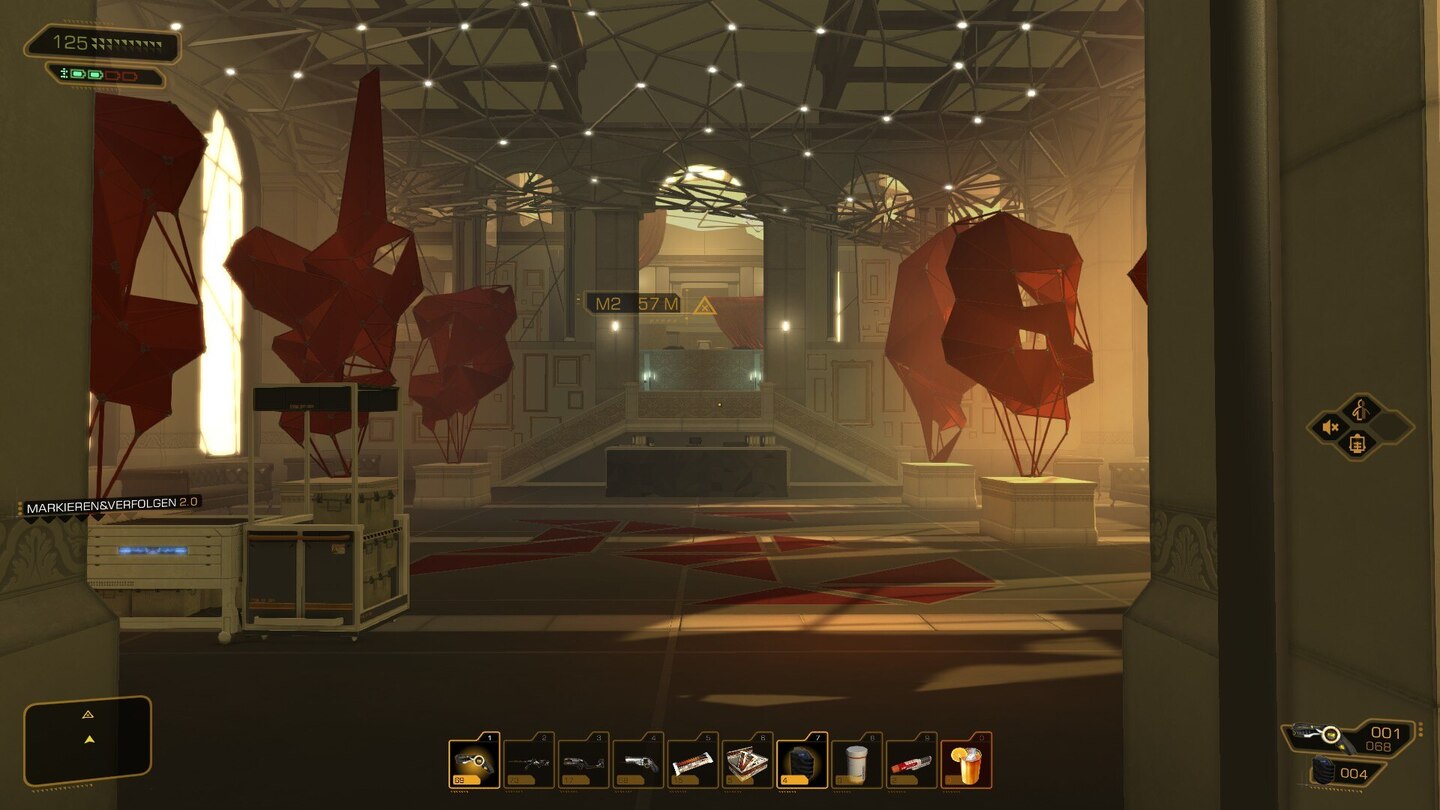1440x810 pixels.
Task: Equip the sniper rifle in slot 2
Action: [528, 763]
